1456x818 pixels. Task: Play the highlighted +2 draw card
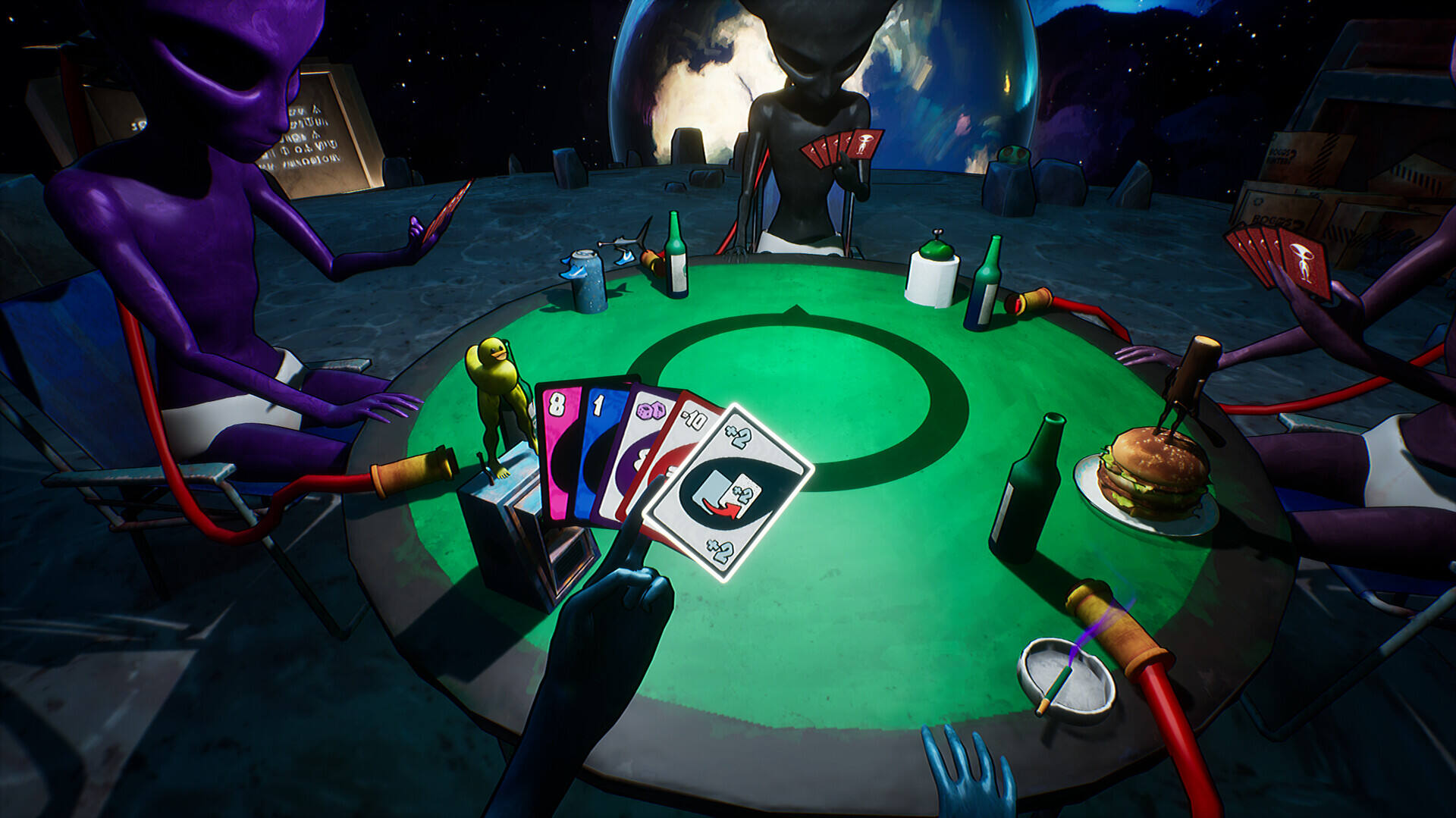728,493
